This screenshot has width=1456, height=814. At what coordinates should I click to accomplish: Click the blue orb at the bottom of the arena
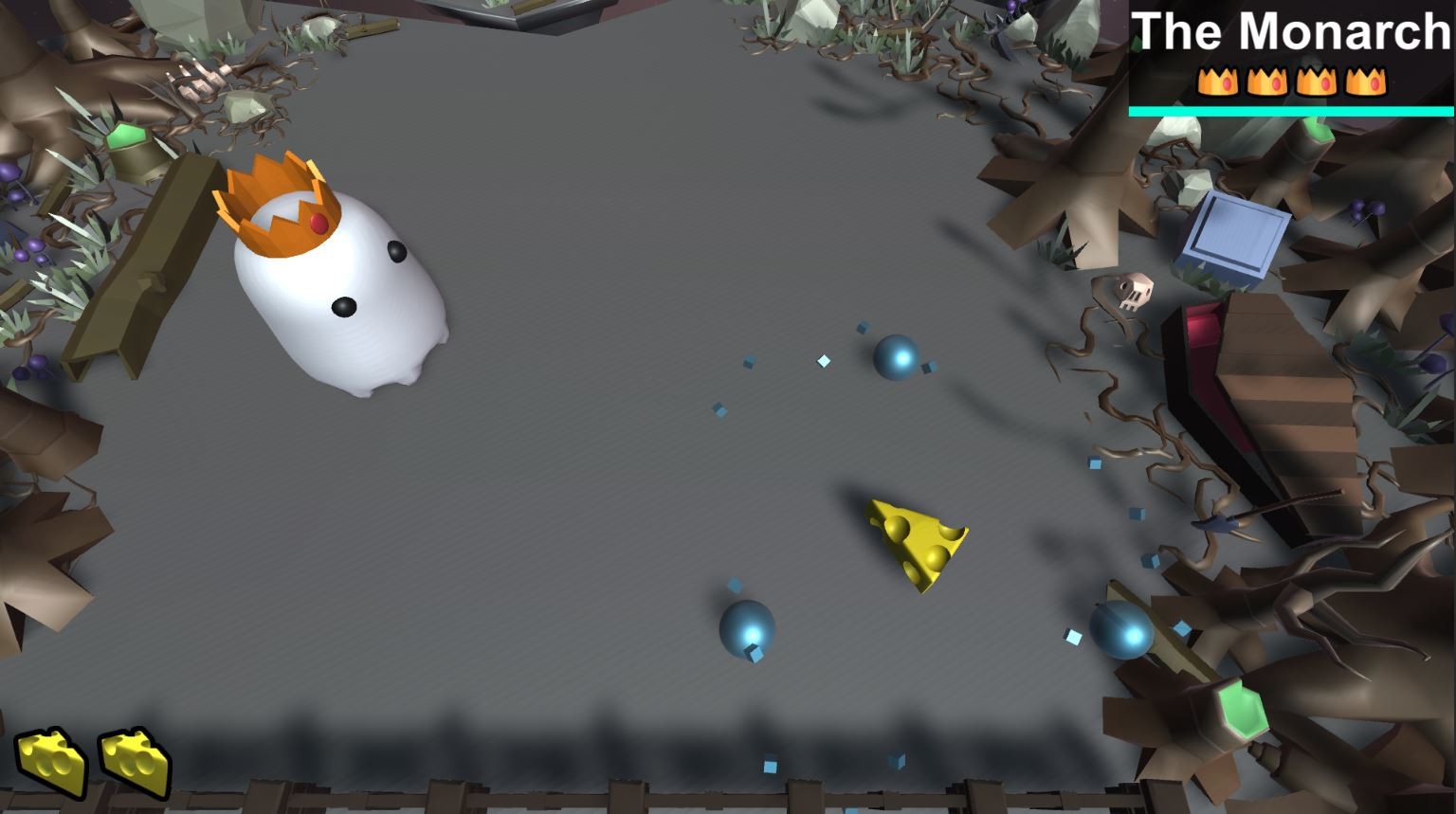[745, 628]
